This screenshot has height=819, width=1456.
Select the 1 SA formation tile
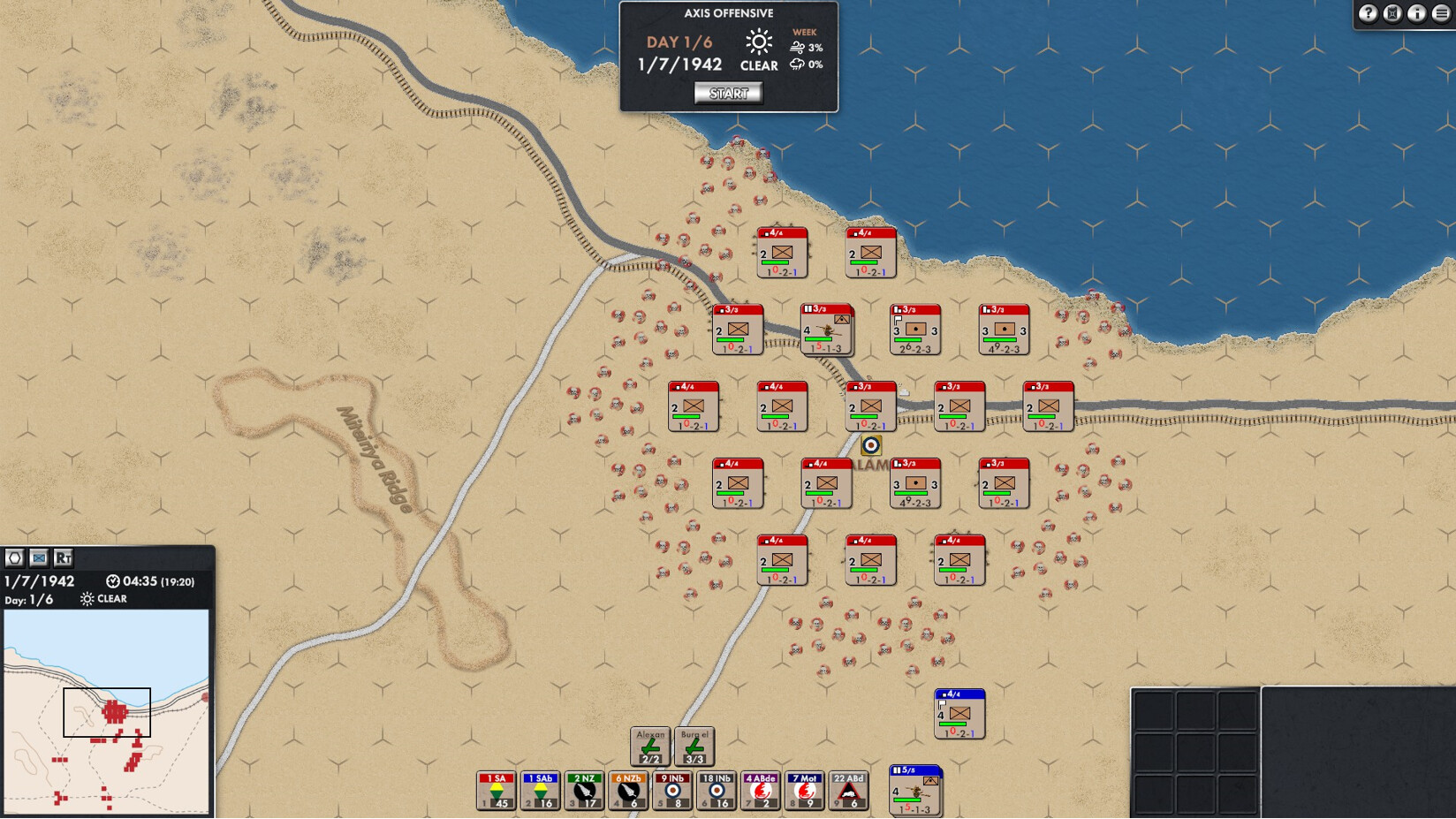pyautogui.click(x=496, y=791)
